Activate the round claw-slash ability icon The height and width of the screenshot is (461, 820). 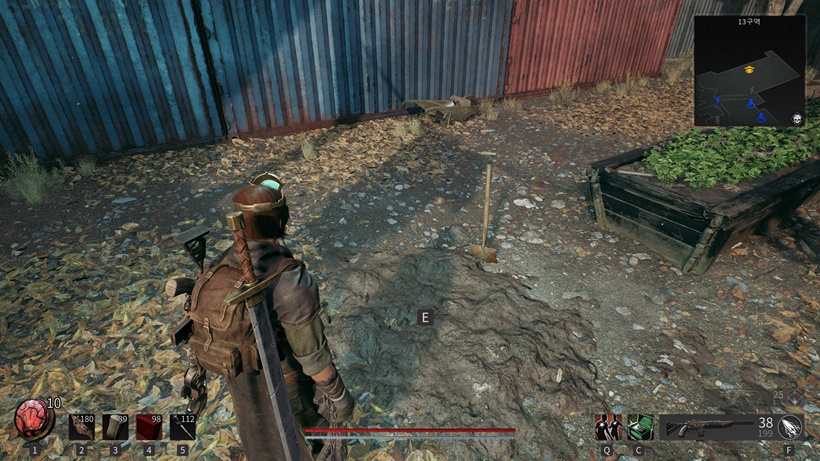tap(790, 427)
